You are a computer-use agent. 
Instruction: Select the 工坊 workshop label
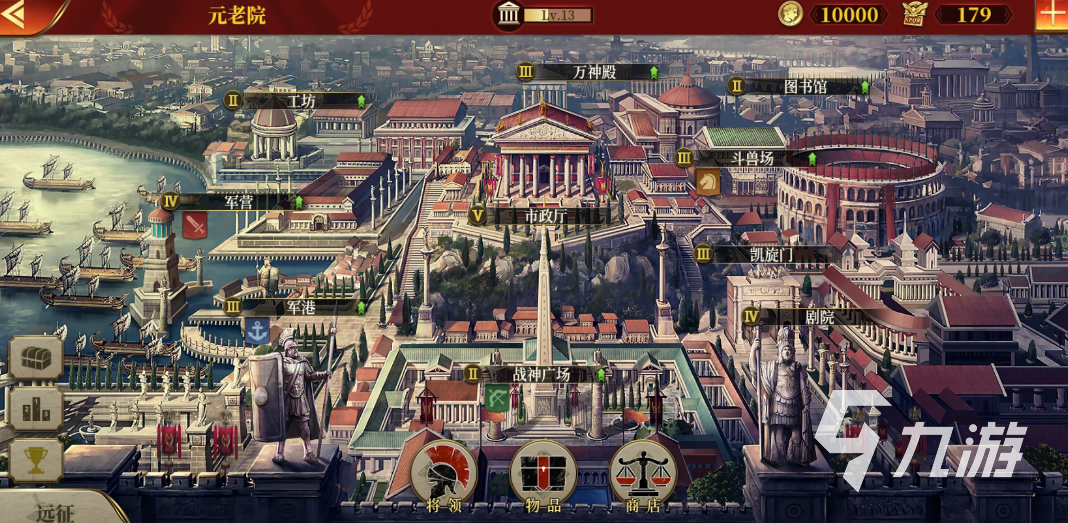pos(298,101)
